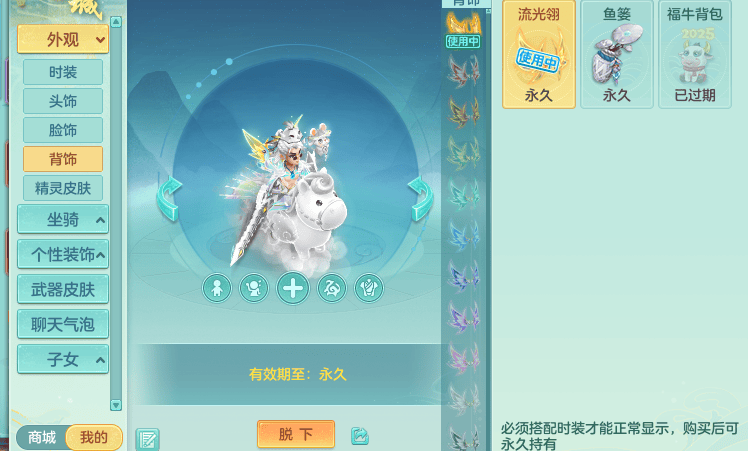Expand the 坐骑 mount category
The width and height of the screenshot is (748, 451).
click(x=63, y=220)
